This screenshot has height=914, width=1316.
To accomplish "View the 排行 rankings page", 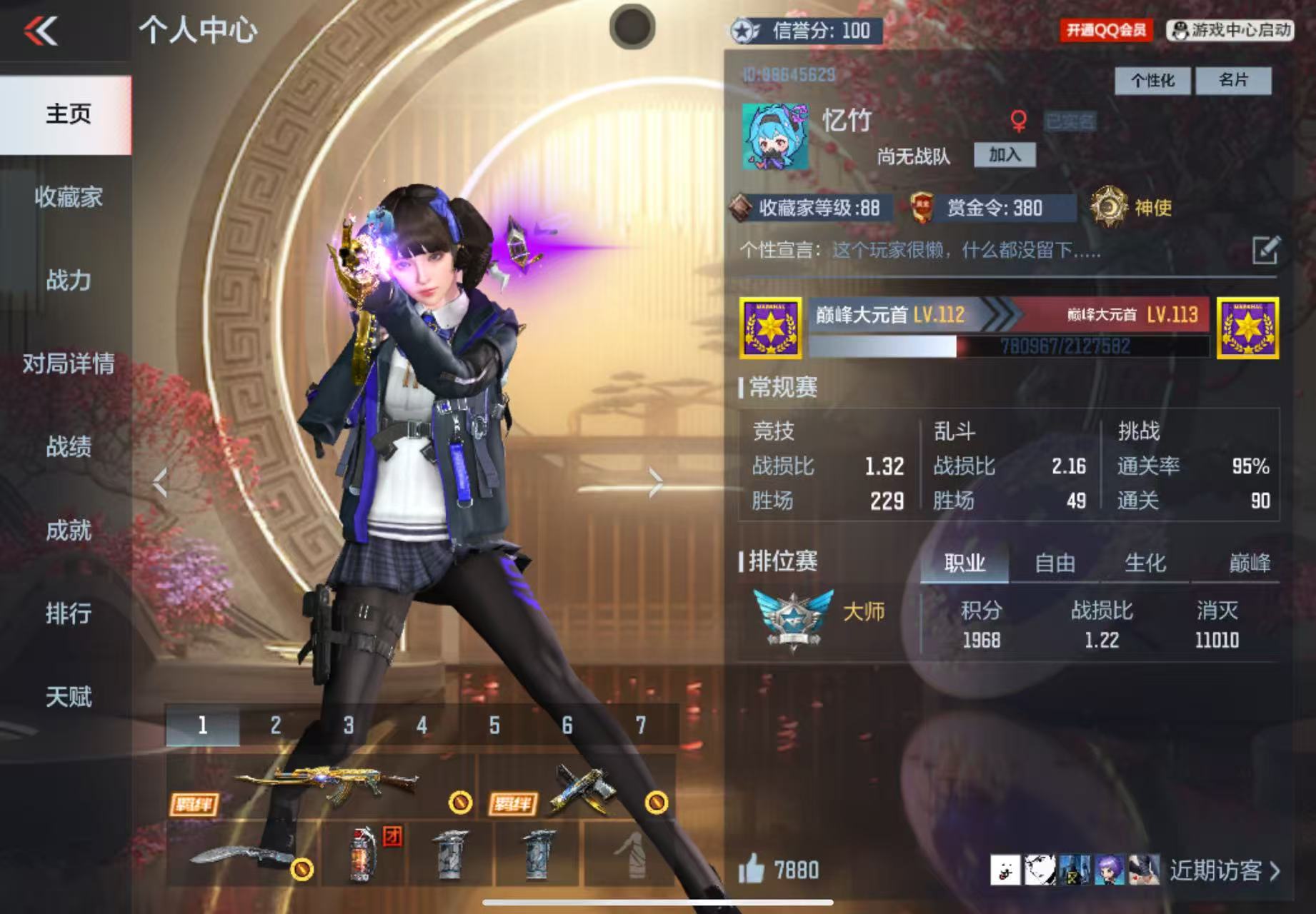I will tap(68, 613).
